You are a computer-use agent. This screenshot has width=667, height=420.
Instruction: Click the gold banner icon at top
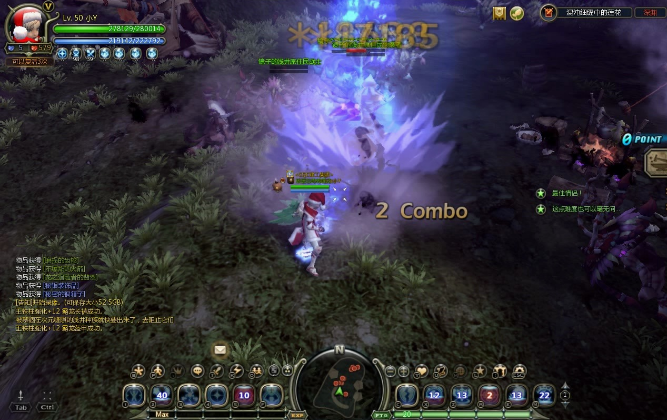point(500,12)
